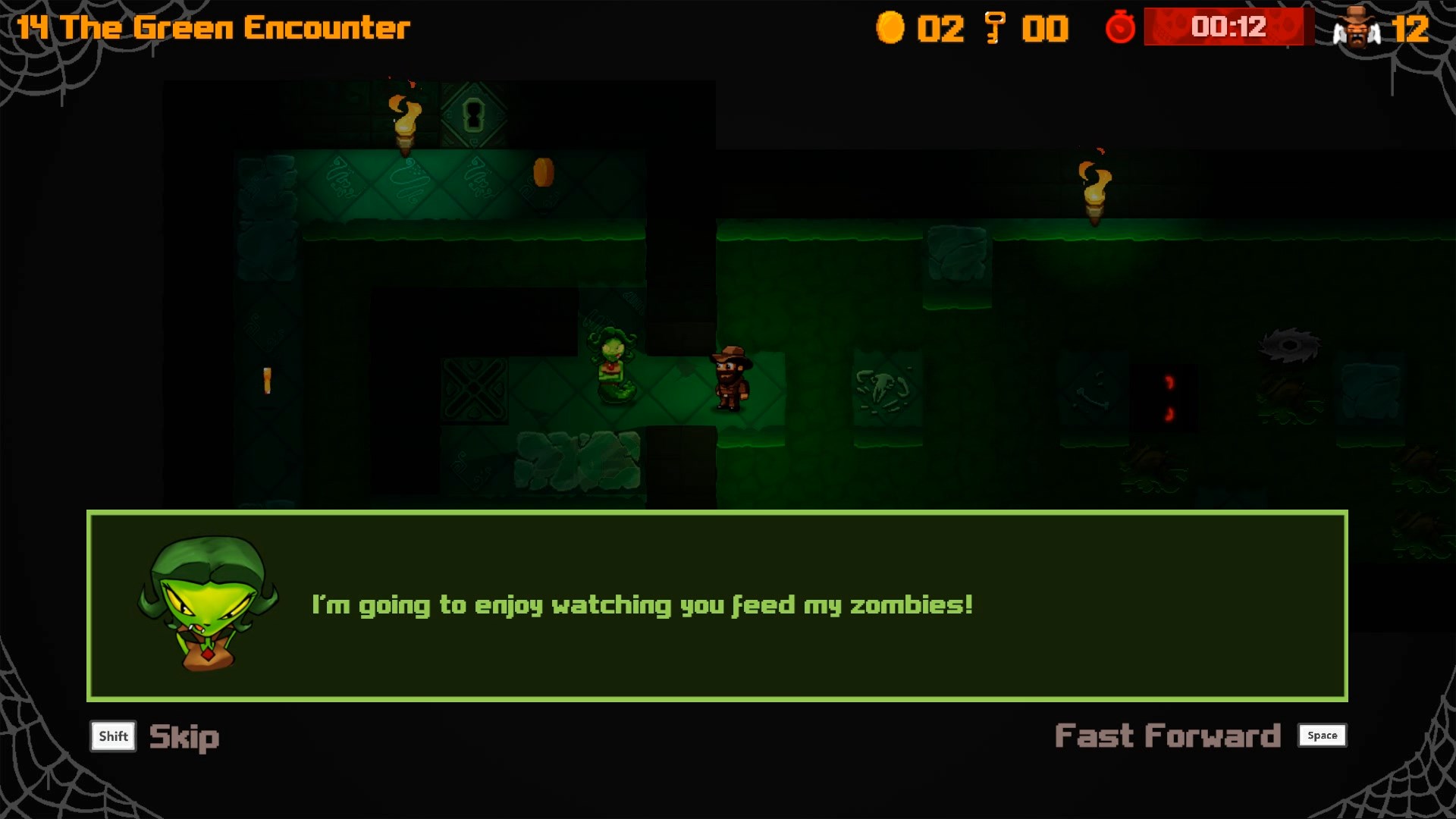Click the key counter icon

click(996, 28)
